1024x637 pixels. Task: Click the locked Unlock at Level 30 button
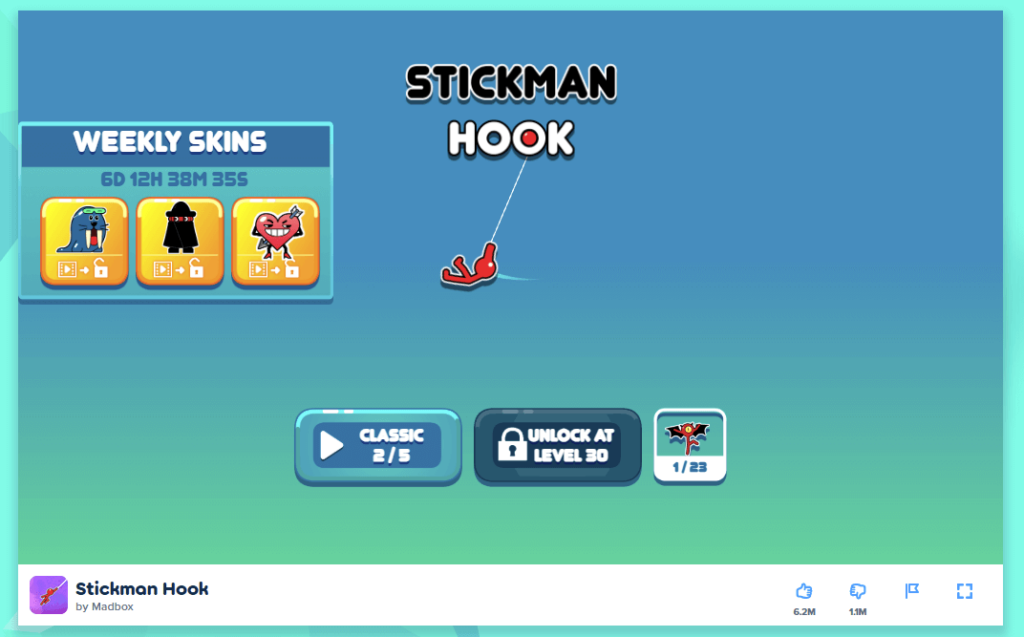pyautogui.click(x=557, y=446)
